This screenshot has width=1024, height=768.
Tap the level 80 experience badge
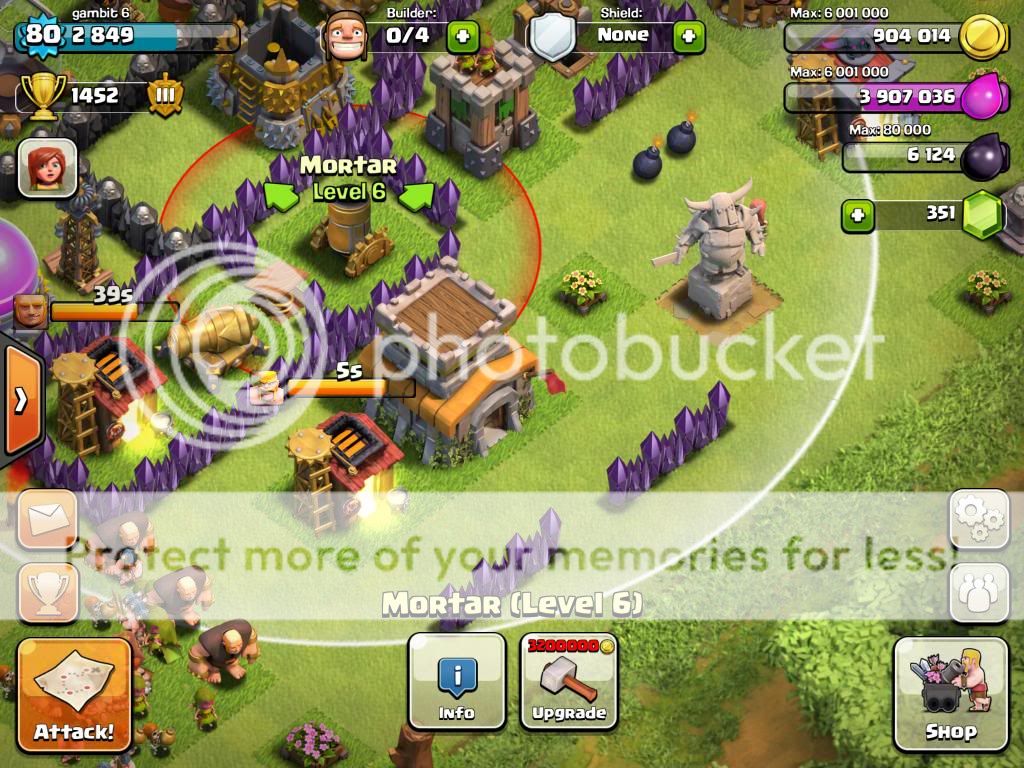point(42,35)
